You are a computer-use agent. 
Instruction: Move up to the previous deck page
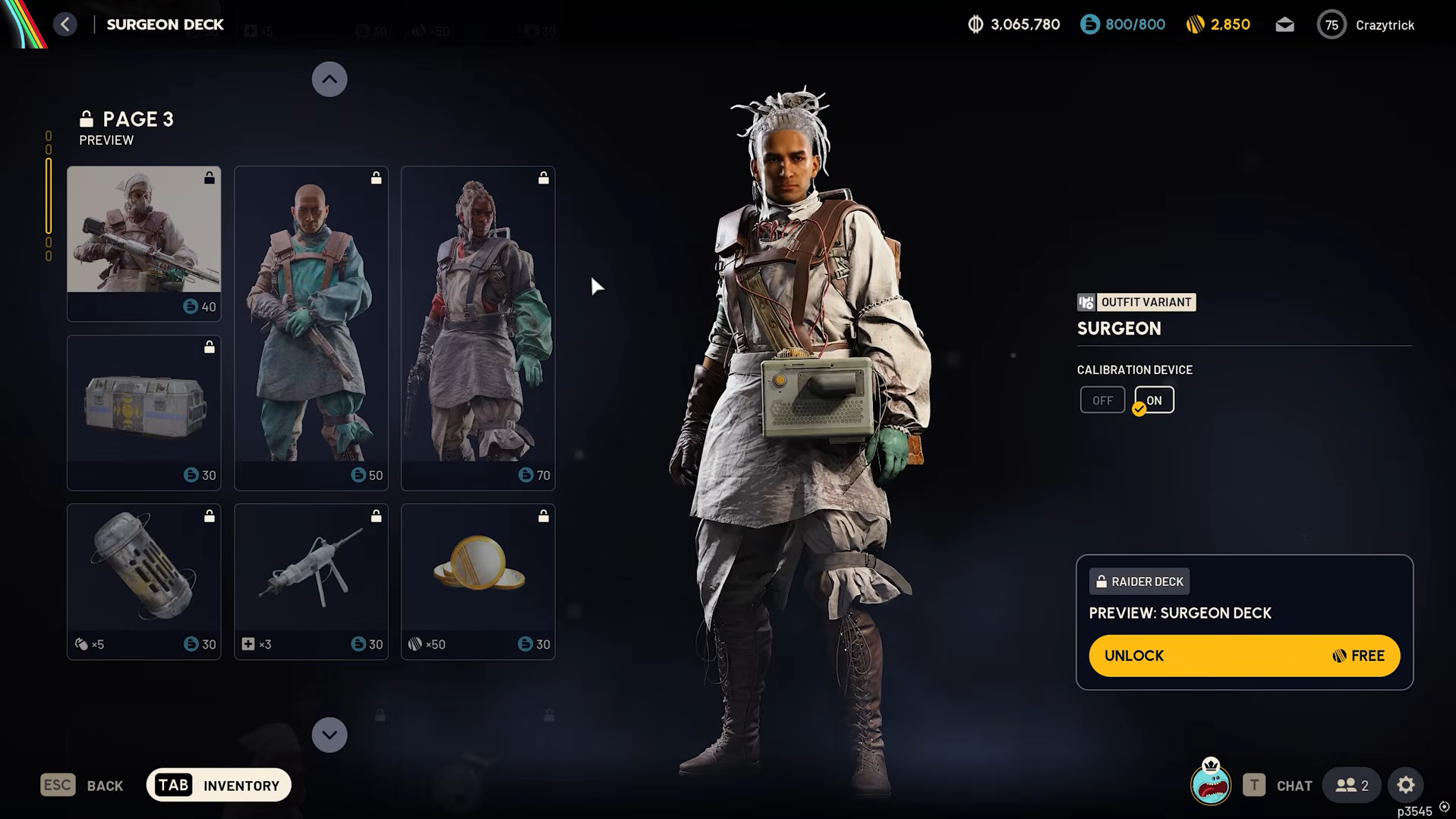click(329, 79)
